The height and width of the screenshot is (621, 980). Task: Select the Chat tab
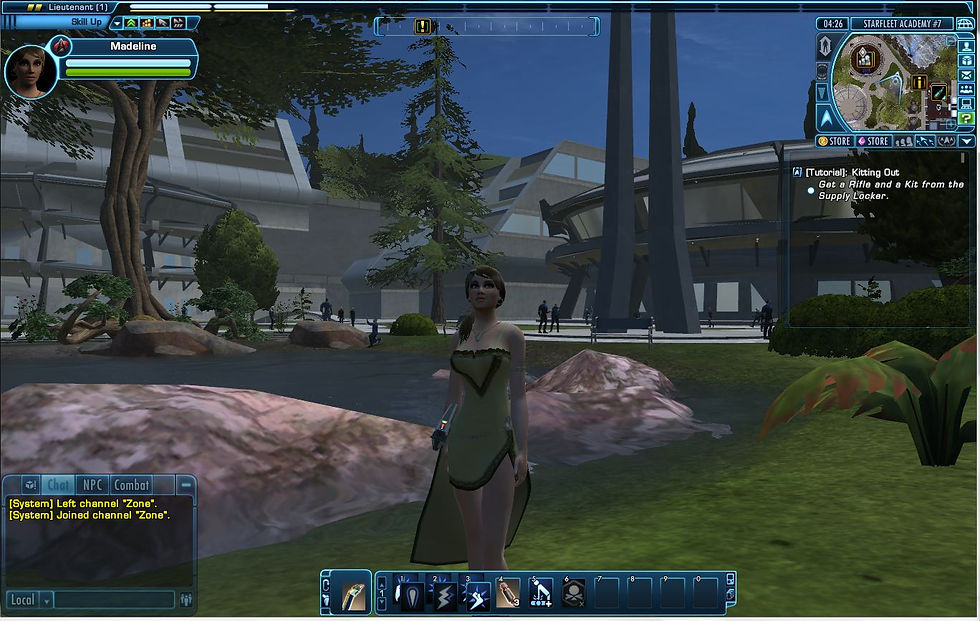tap(58, 485)
